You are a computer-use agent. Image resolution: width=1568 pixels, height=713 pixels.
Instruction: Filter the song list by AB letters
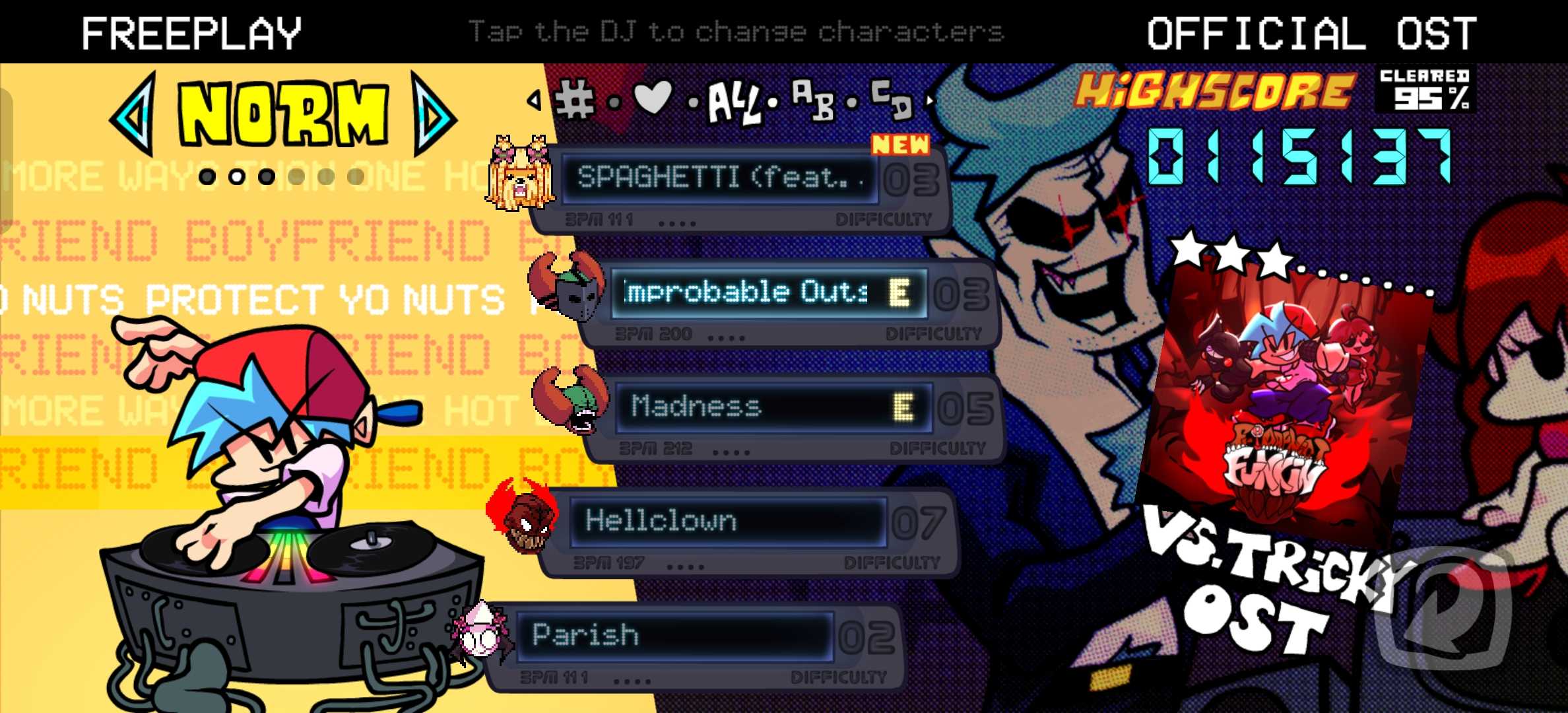click(x=814, y=100)
